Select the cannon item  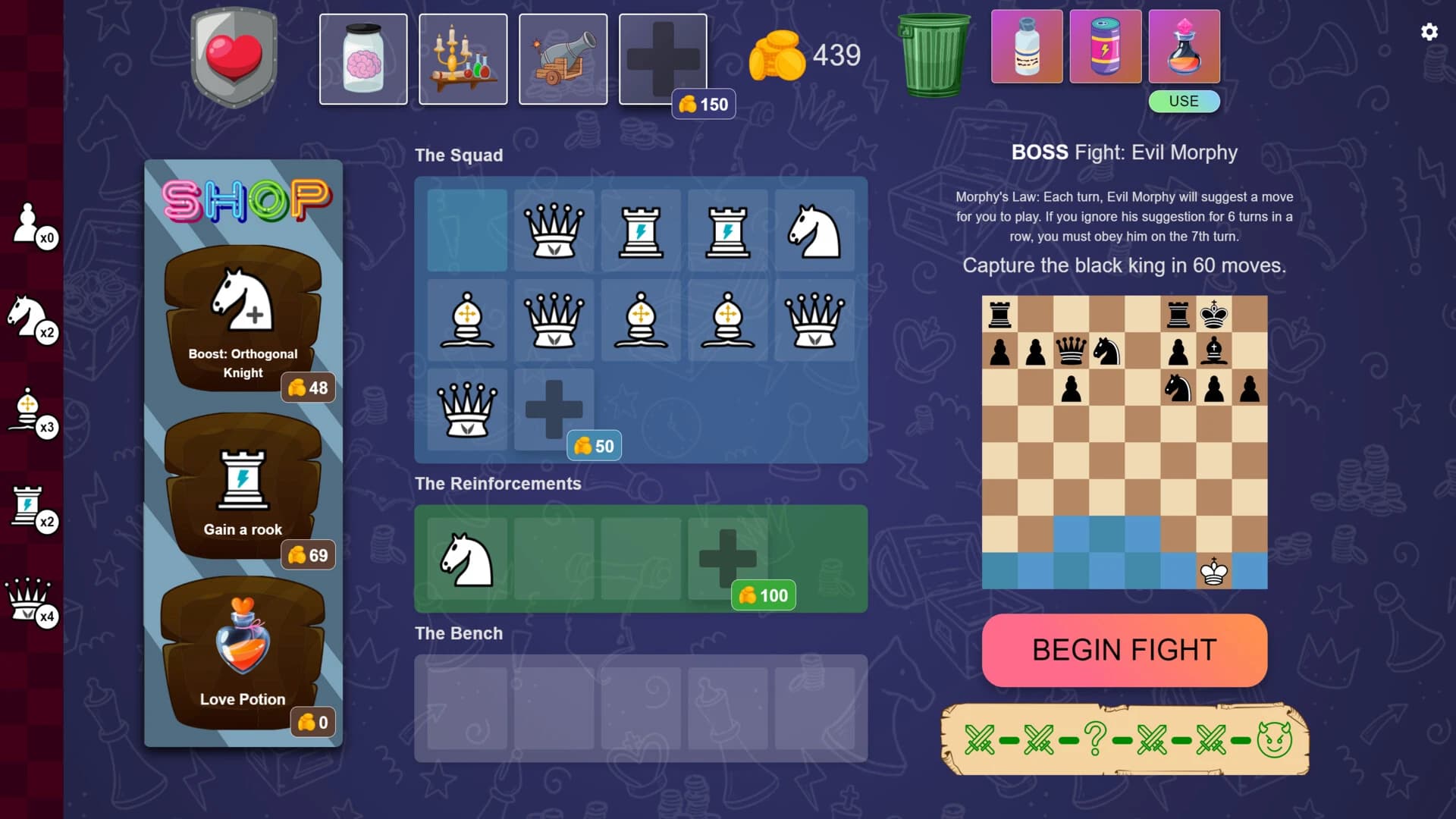pyautogui.click(x=563, y=58)
